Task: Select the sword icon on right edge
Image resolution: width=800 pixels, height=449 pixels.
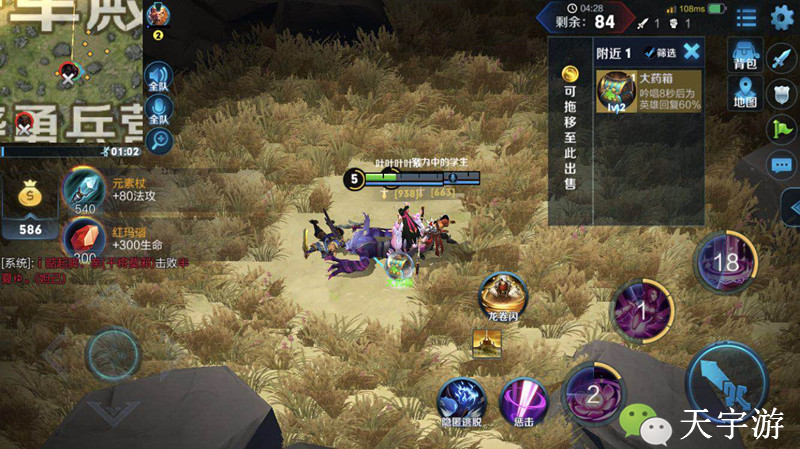Action: click(781, 58)
